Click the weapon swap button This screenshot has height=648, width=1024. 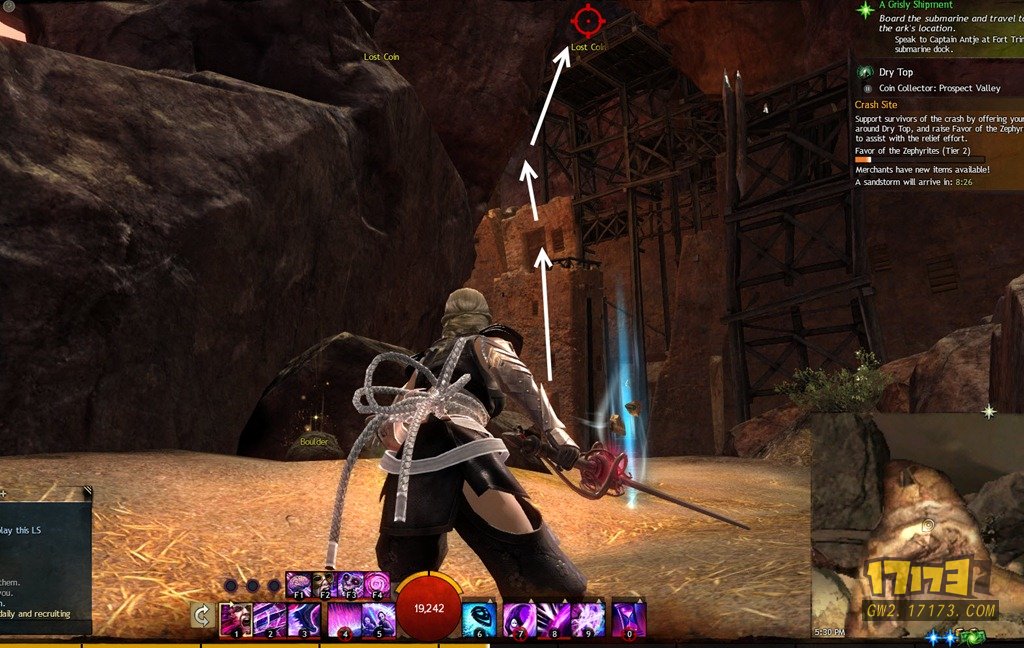pyautogui.click(x=202, y=617)
